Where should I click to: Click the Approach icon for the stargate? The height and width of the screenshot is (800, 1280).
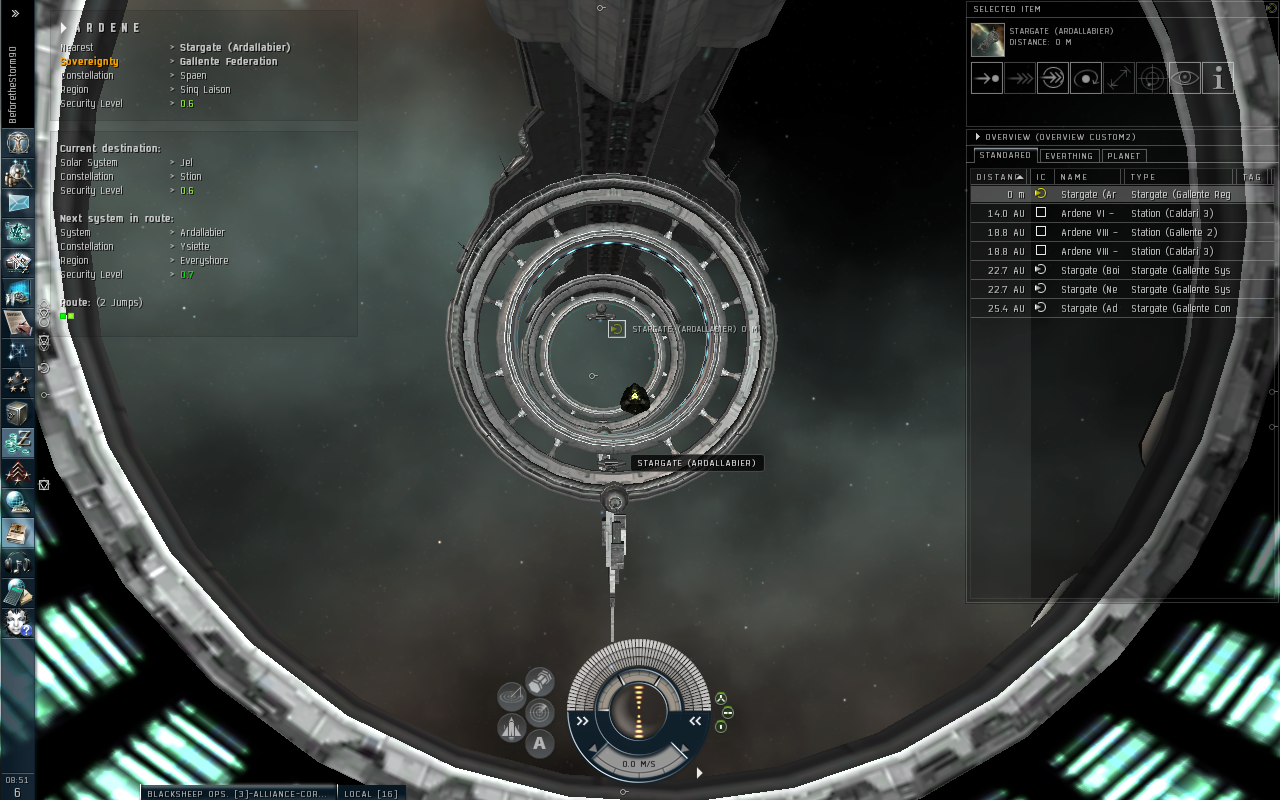(x=987, y=78)
